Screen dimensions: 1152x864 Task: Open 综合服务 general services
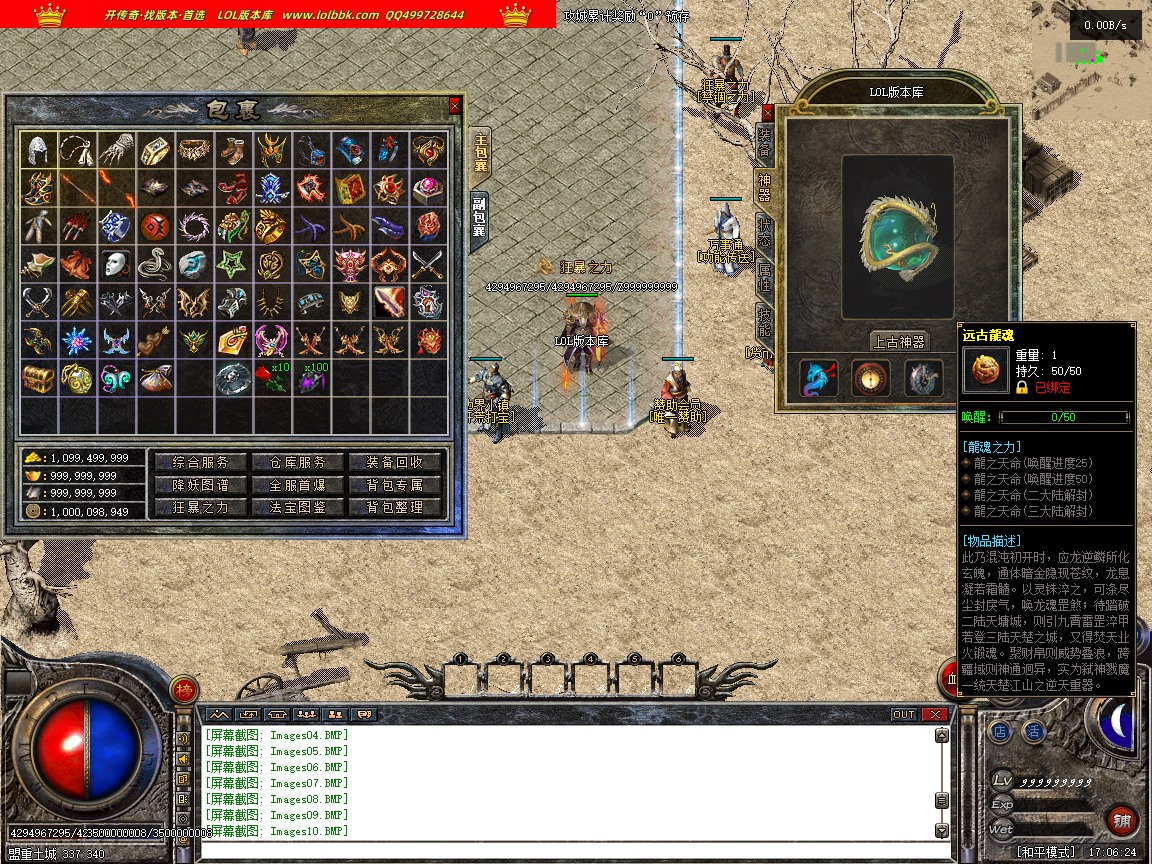coord(200,462)
